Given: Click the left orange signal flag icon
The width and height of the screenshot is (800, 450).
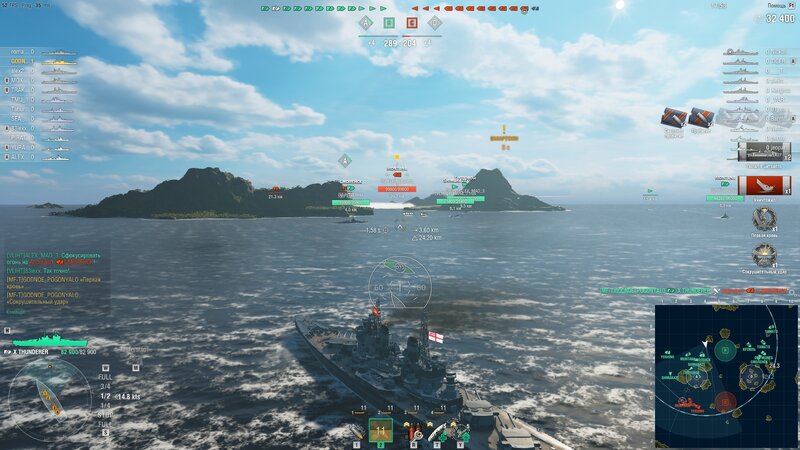Looking at the screenshot, I should [673, 117].
